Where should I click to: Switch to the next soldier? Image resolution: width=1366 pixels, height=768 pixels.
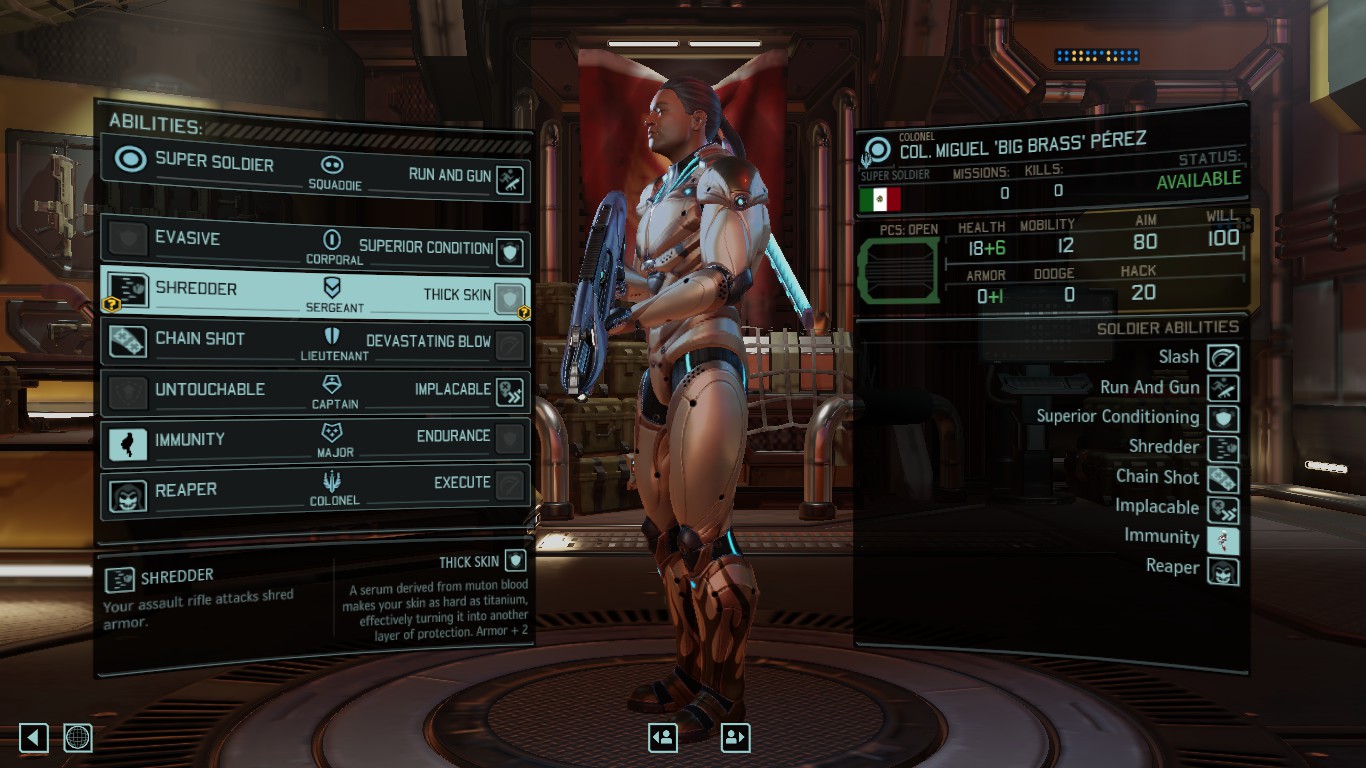pos(735,738)
